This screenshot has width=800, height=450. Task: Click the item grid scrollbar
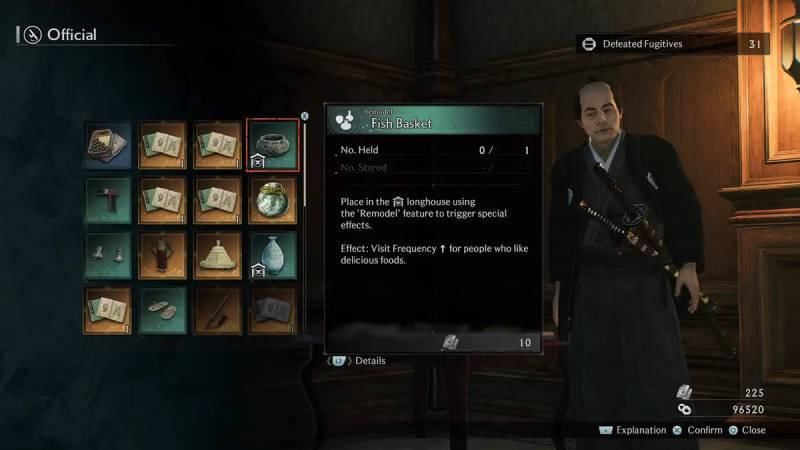[x=305, y=160]
